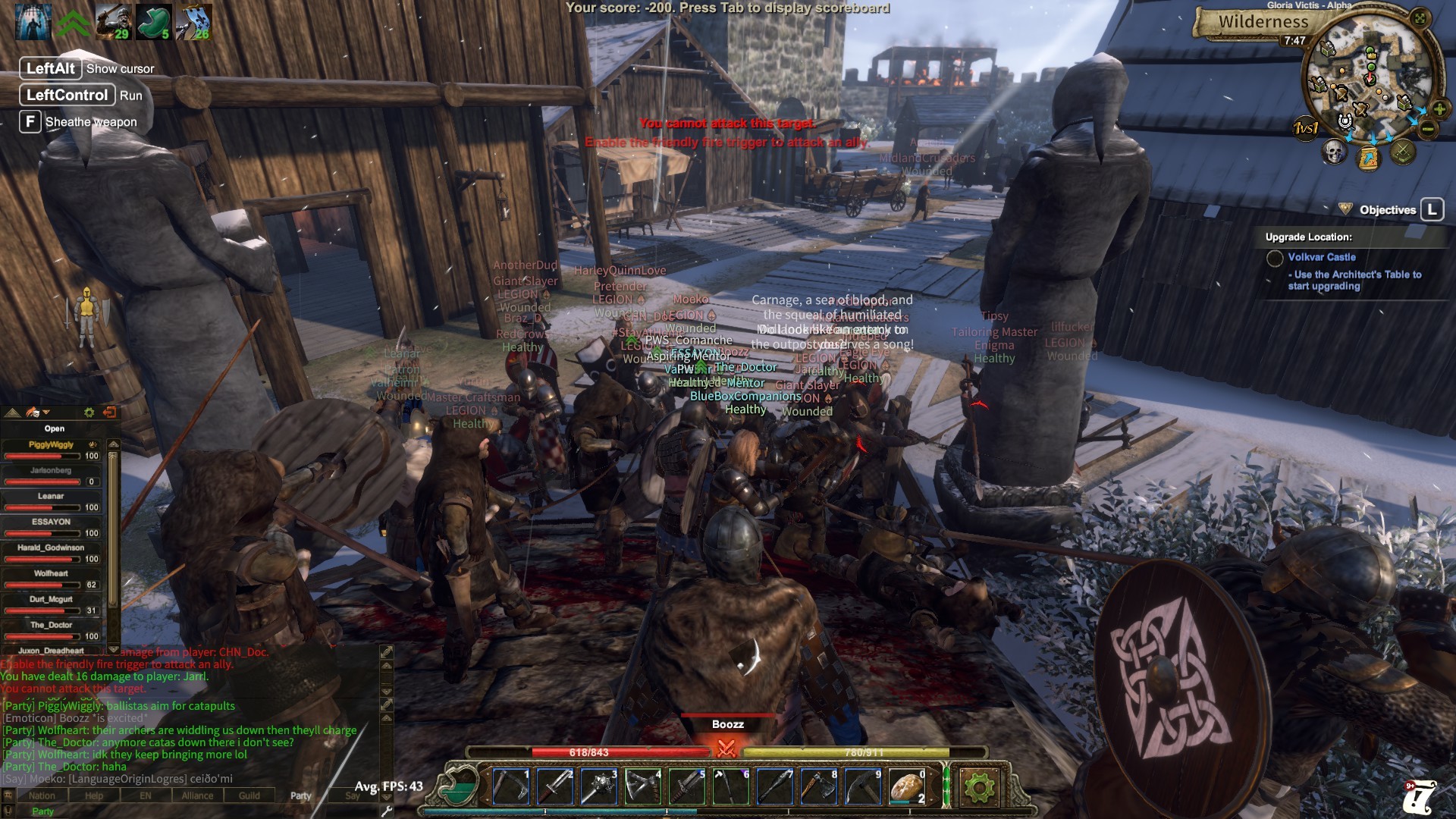Open party settings gear icon
Image resolution: width=1456 pixels, height=819 pixels.
[x=89, y=413]
